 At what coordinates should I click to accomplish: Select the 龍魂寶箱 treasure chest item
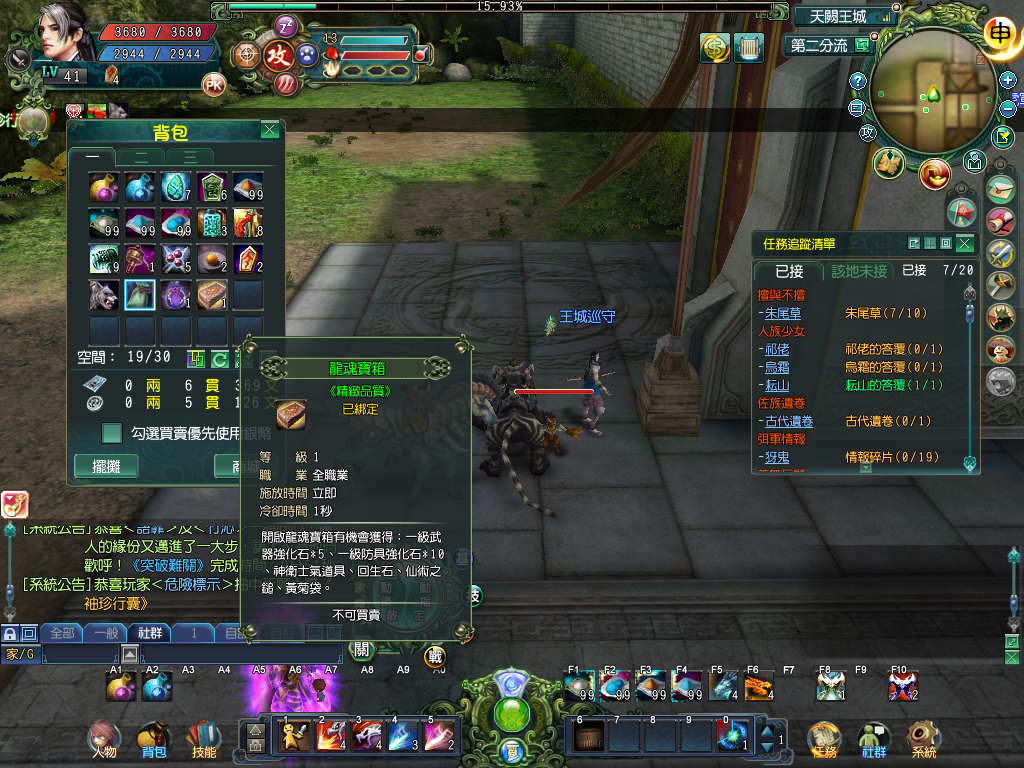pos(211,295)
